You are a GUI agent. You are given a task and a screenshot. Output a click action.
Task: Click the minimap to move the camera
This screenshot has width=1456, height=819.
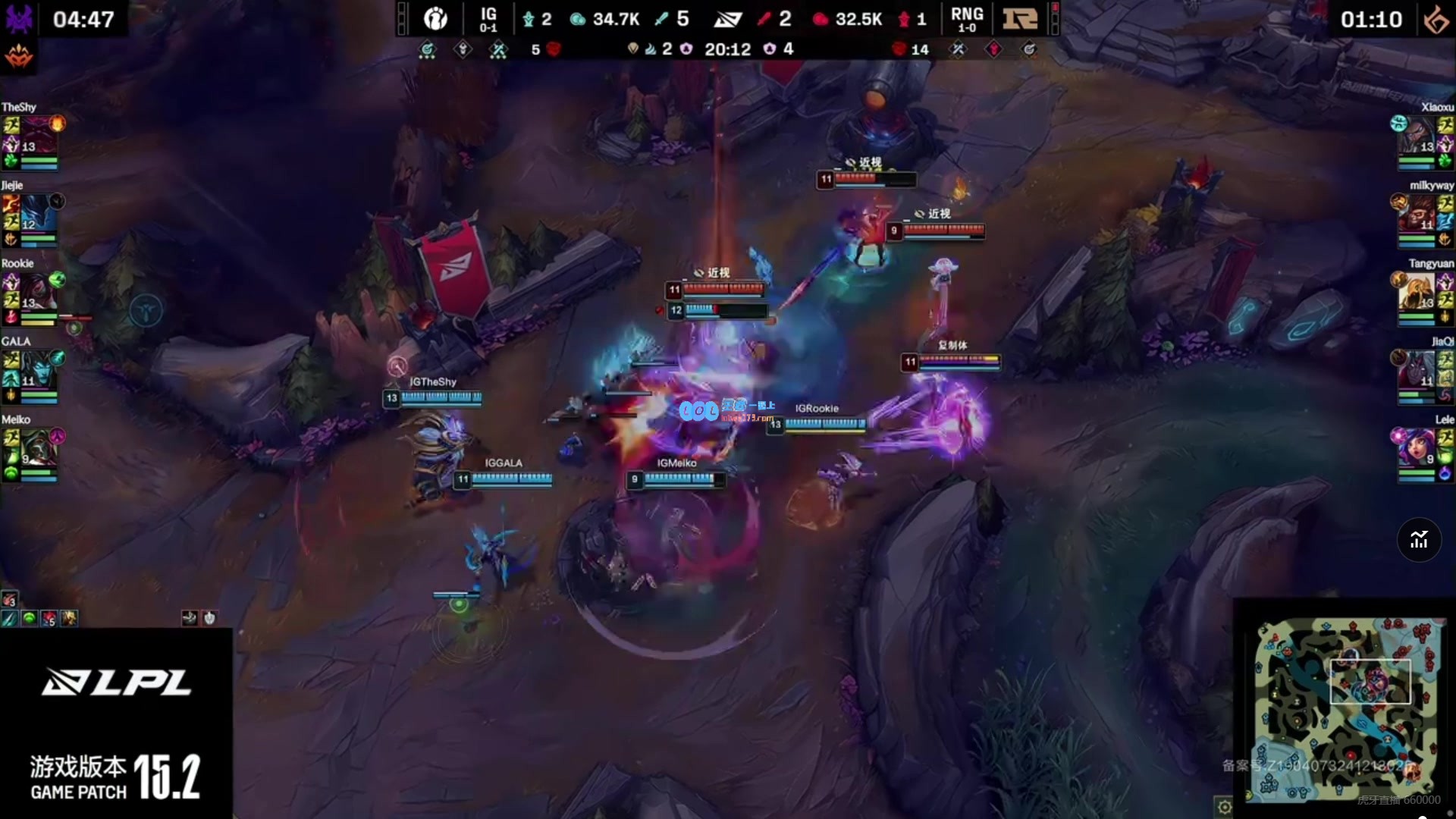pyautogui.click(x=1344, y=710)
